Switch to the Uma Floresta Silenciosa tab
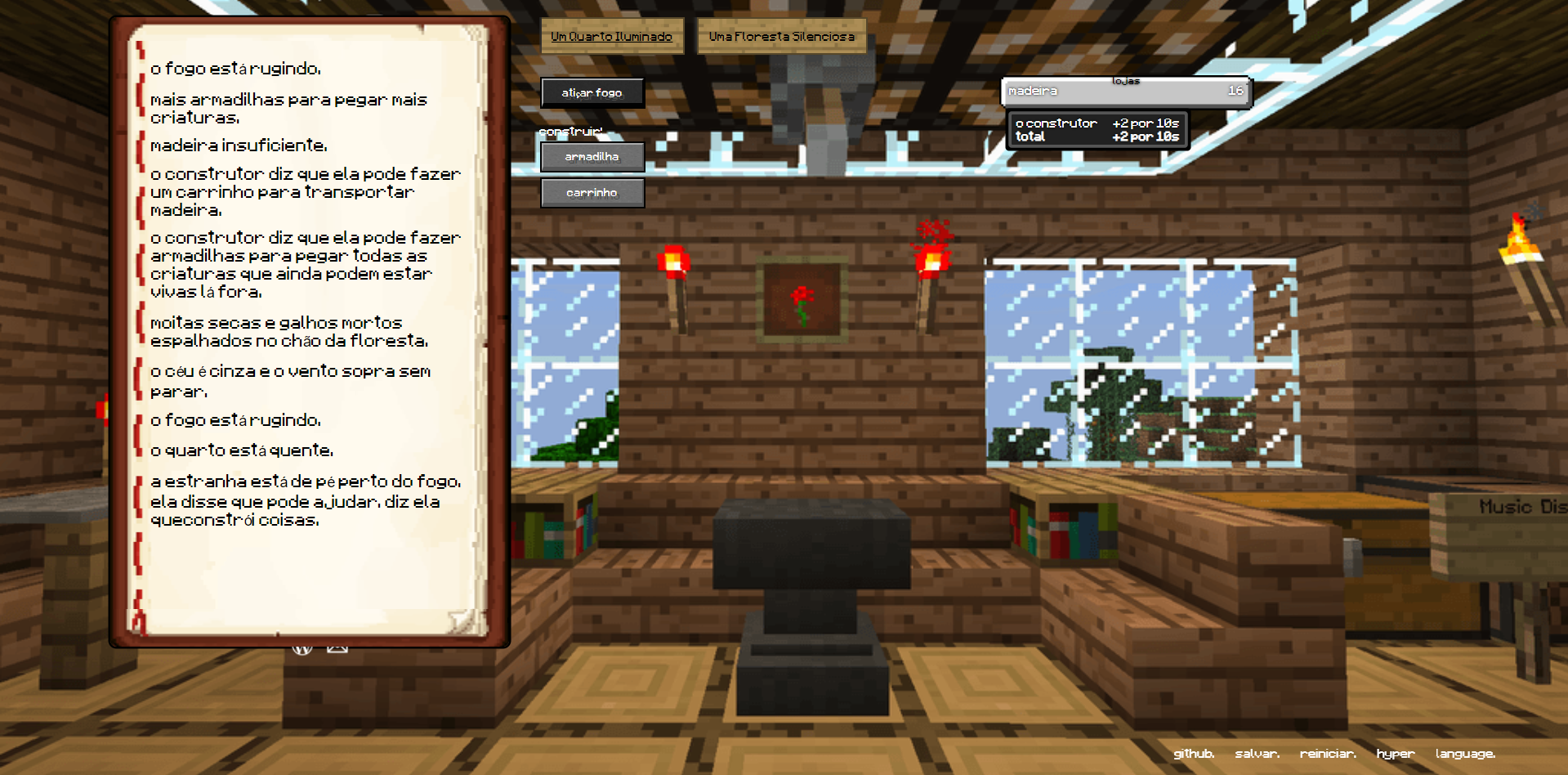Image resolution: width=1568 pixels, height=775 pixels. click(x=781, y=36)
